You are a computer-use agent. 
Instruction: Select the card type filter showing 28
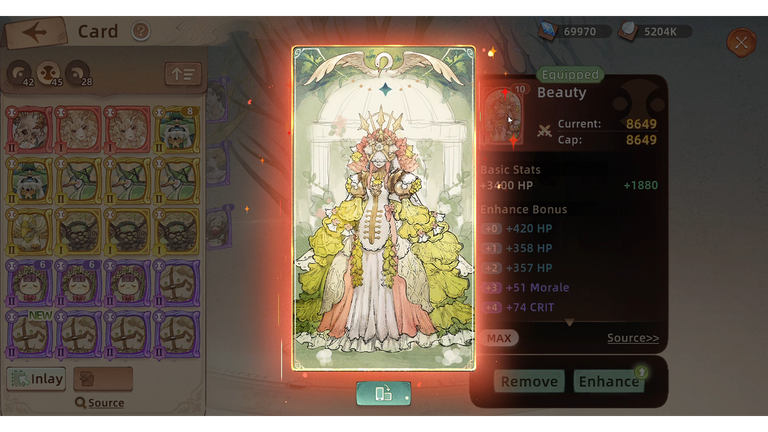click(78, 74)
